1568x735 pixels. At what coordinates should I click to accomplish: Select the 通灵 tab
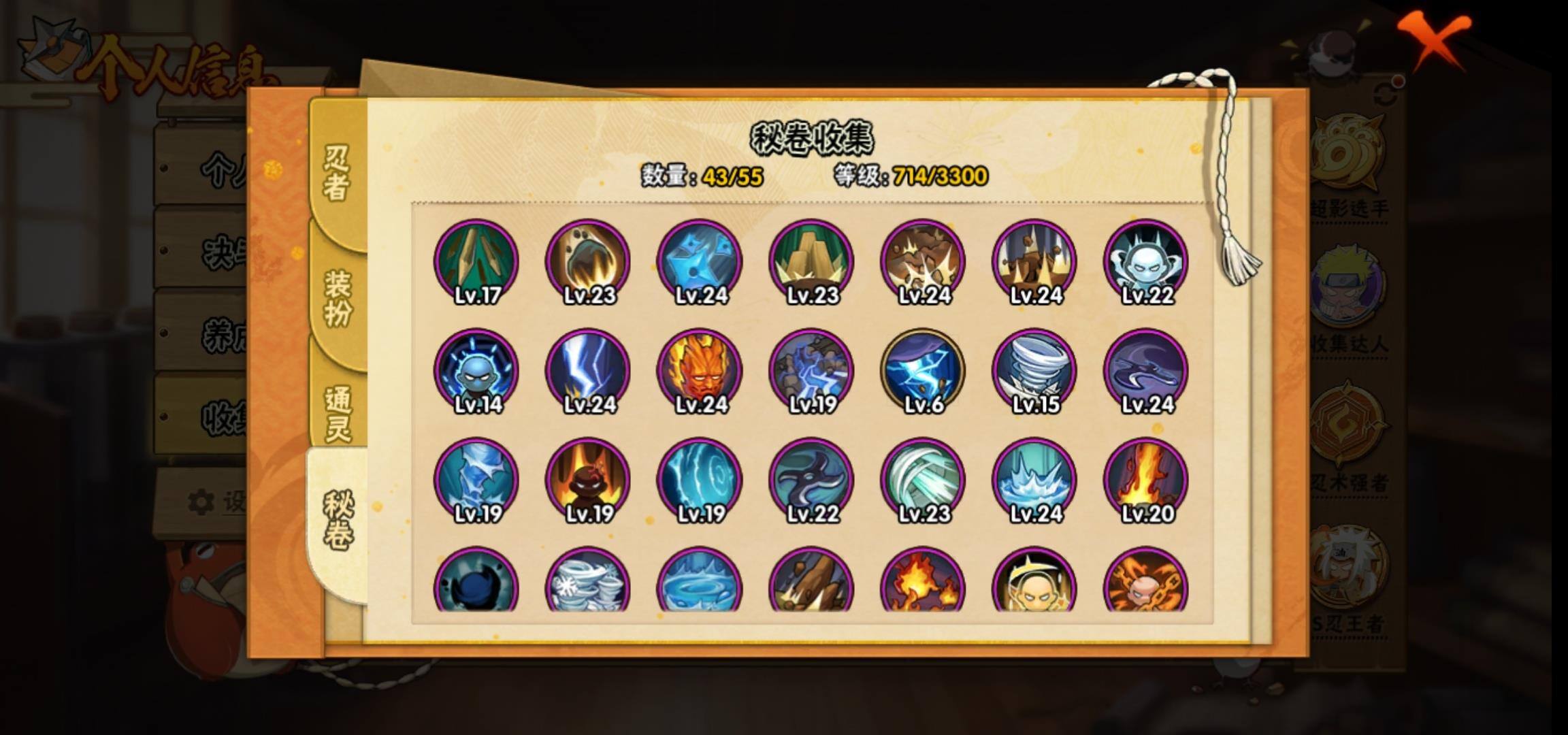coord(338,412)
